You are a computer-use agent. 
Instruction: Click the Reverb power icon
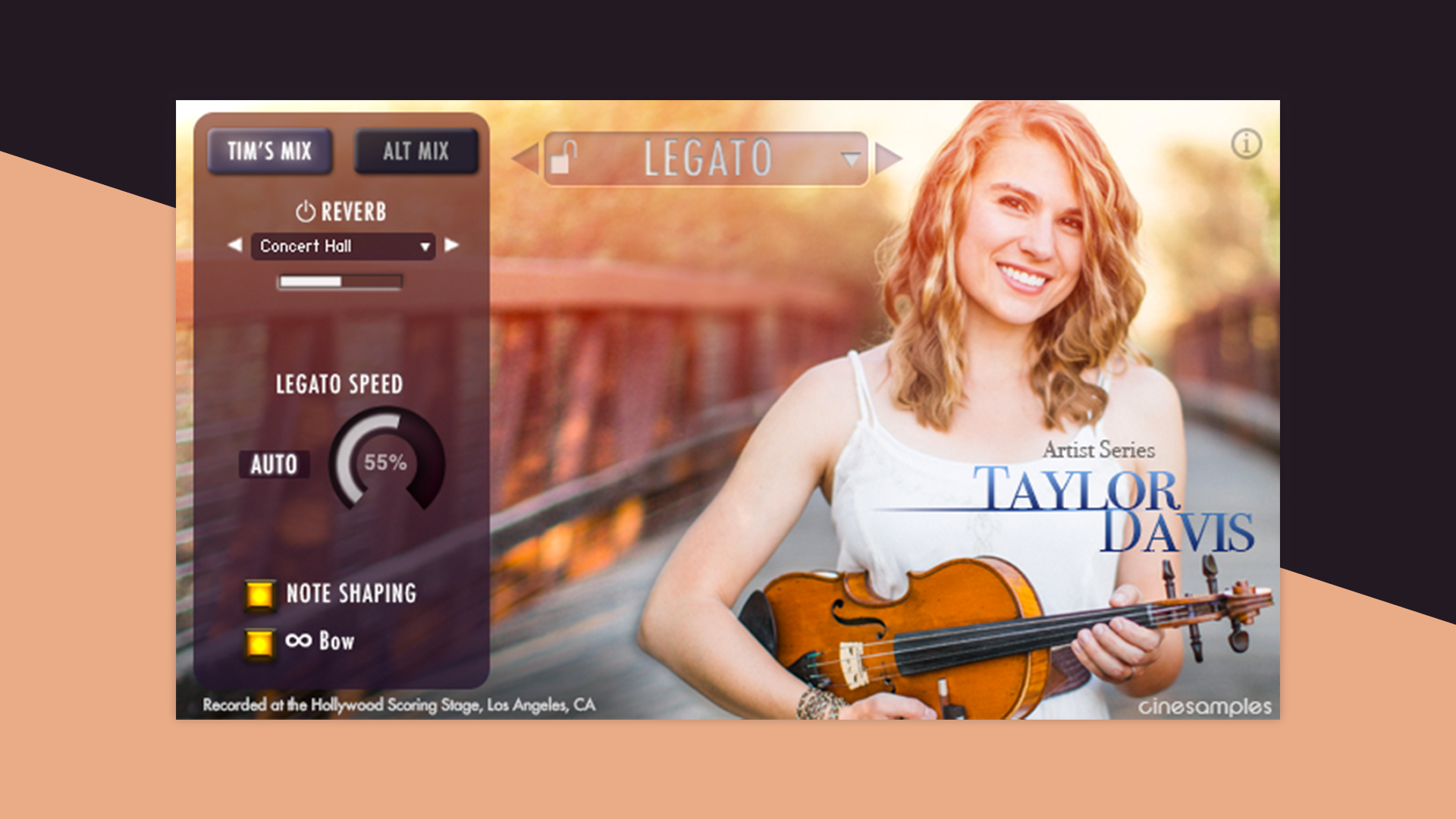coord(306,212)
